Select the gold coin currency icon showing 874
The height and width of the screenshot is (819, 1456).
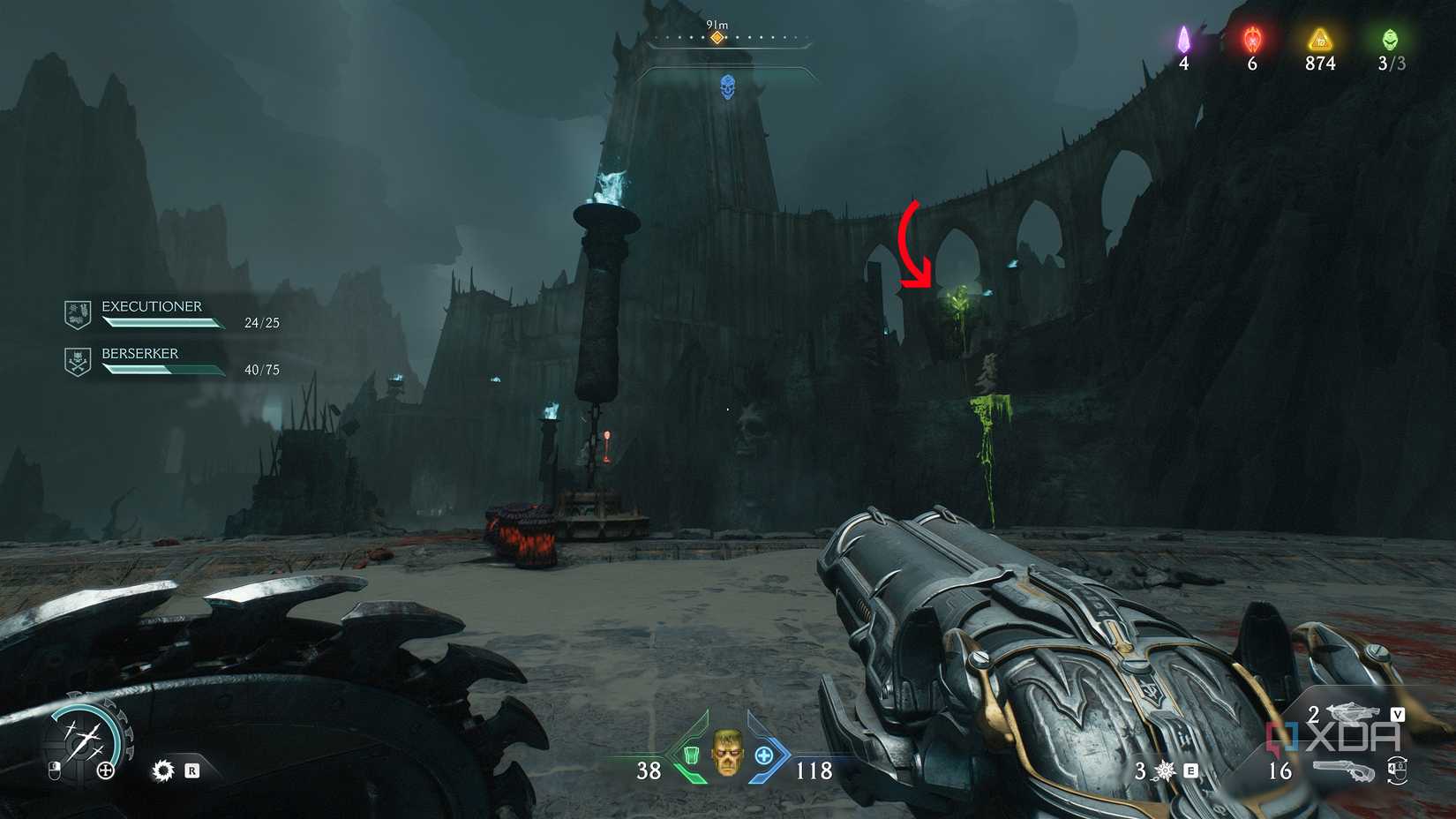[1318, 39]
